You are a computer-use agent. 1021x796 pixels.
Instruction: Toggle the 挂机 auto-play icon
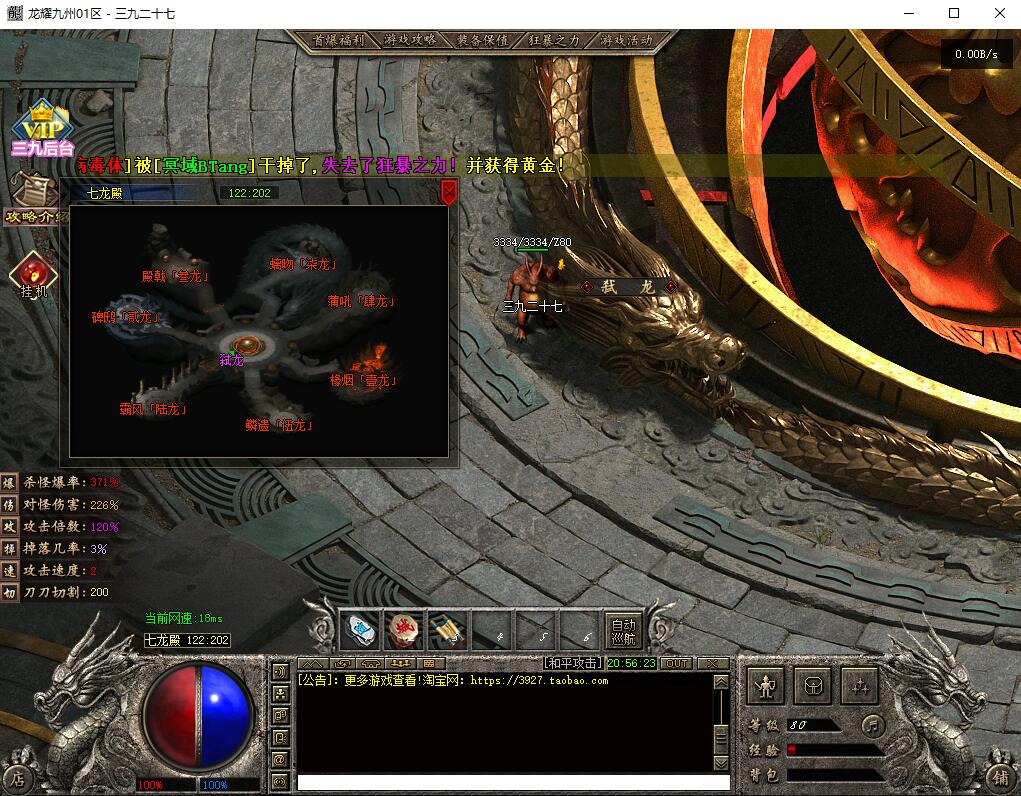point(34,275)
